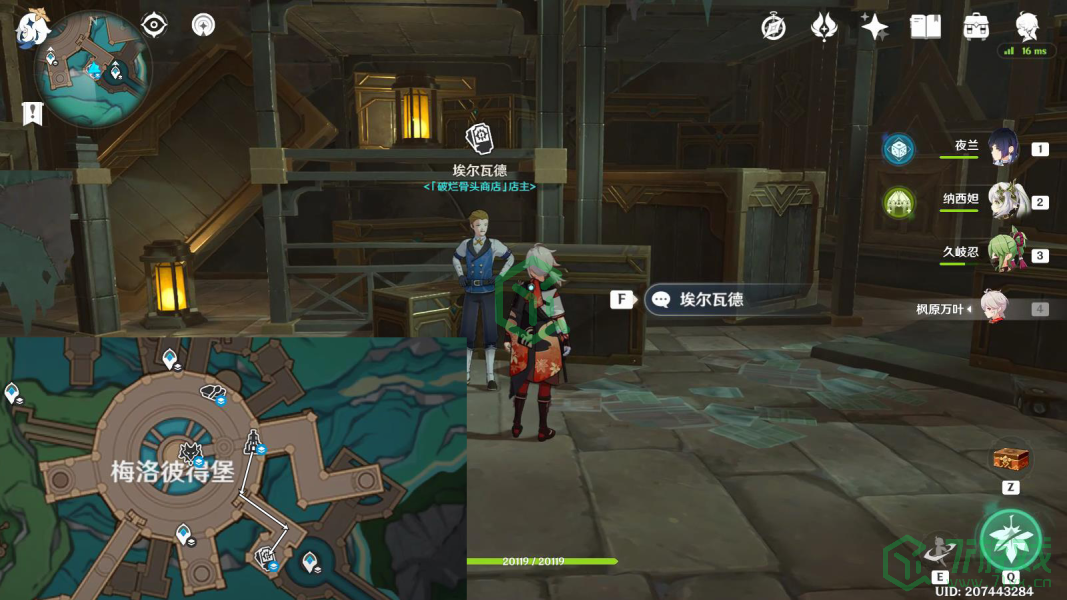
Task: Open the Adventurer Handbook book icon
Action: [925, 27]
